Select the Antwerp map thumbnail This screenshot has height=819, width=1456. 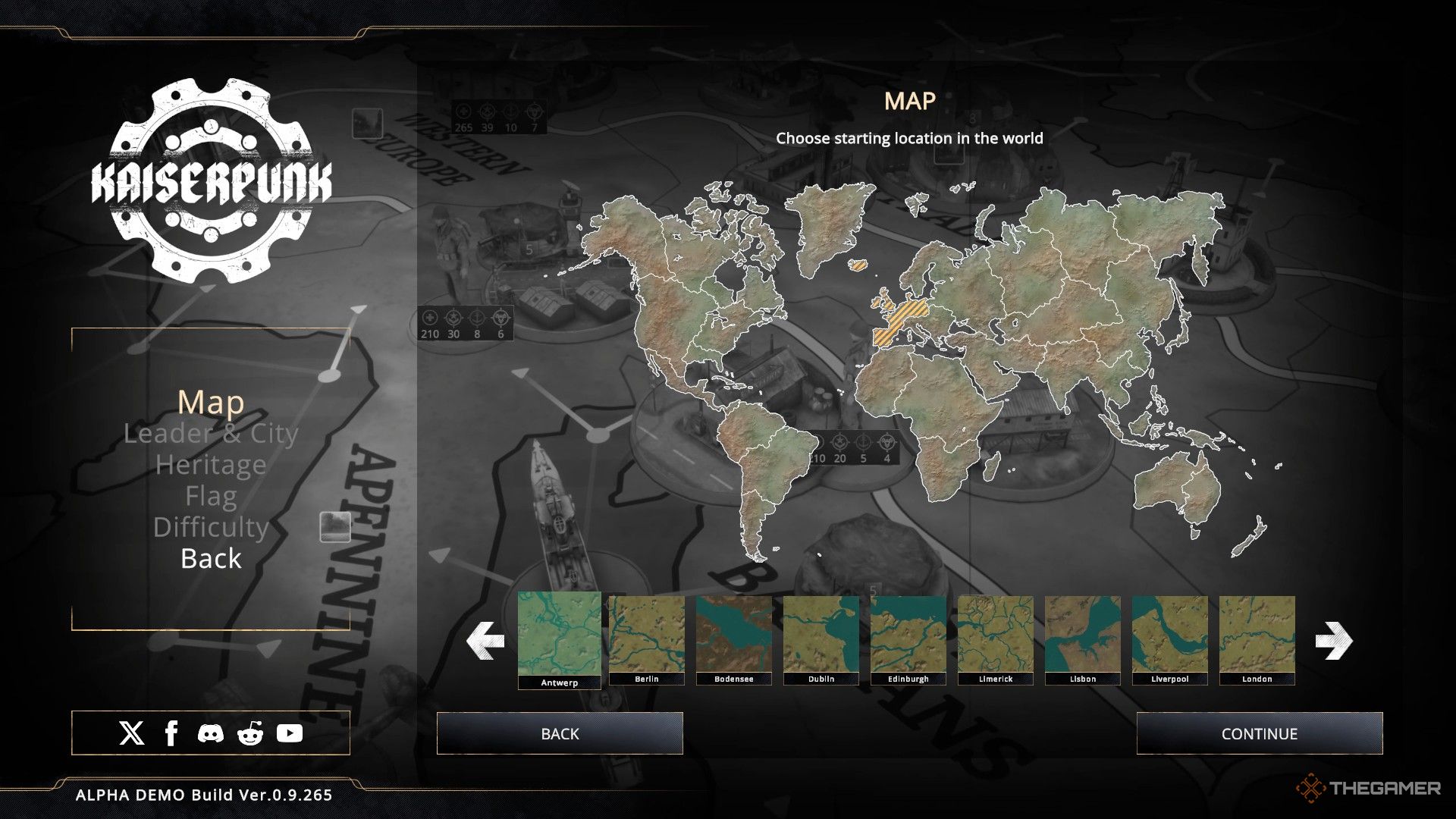(x=559, y=637)
